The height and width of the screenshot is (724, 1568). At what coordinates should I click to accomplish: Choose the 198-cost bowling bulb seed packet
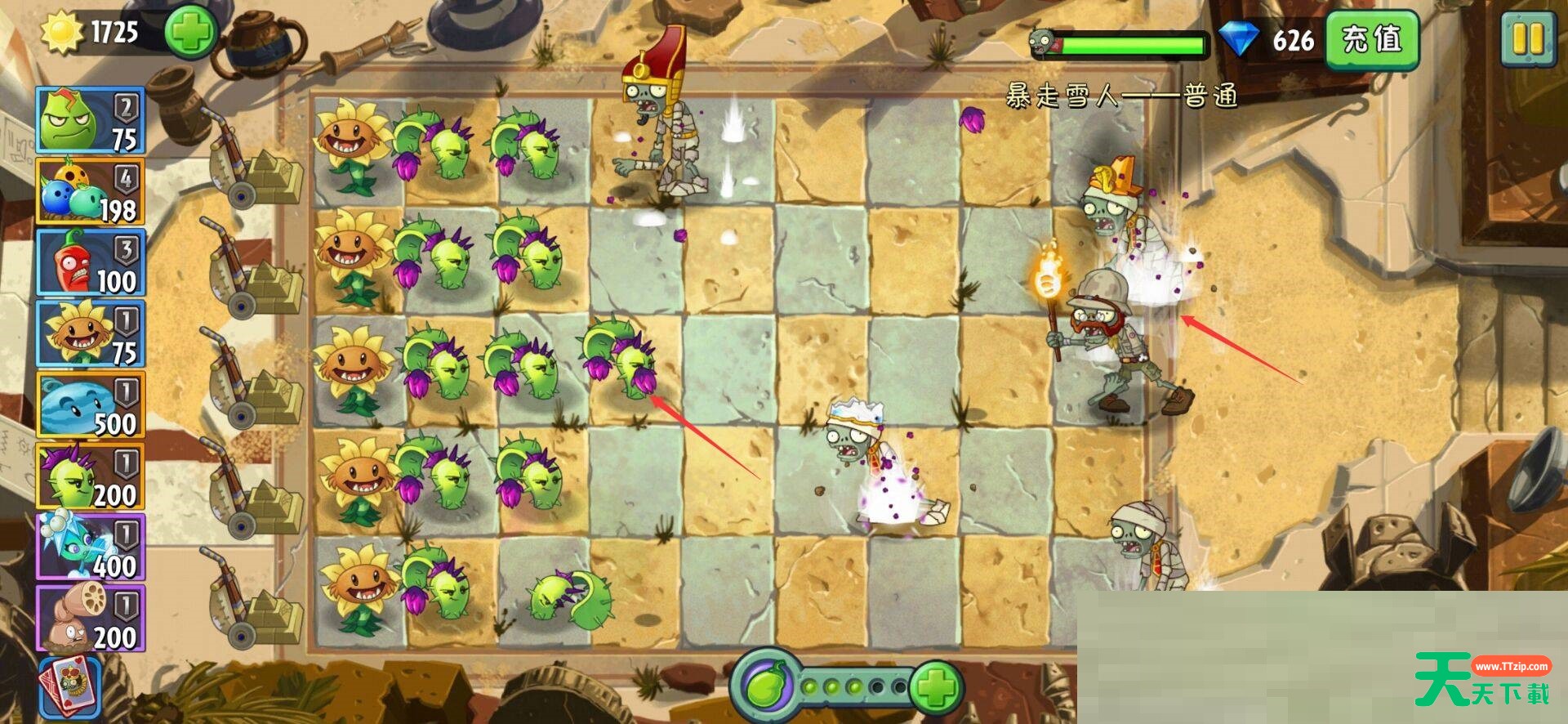90,191
